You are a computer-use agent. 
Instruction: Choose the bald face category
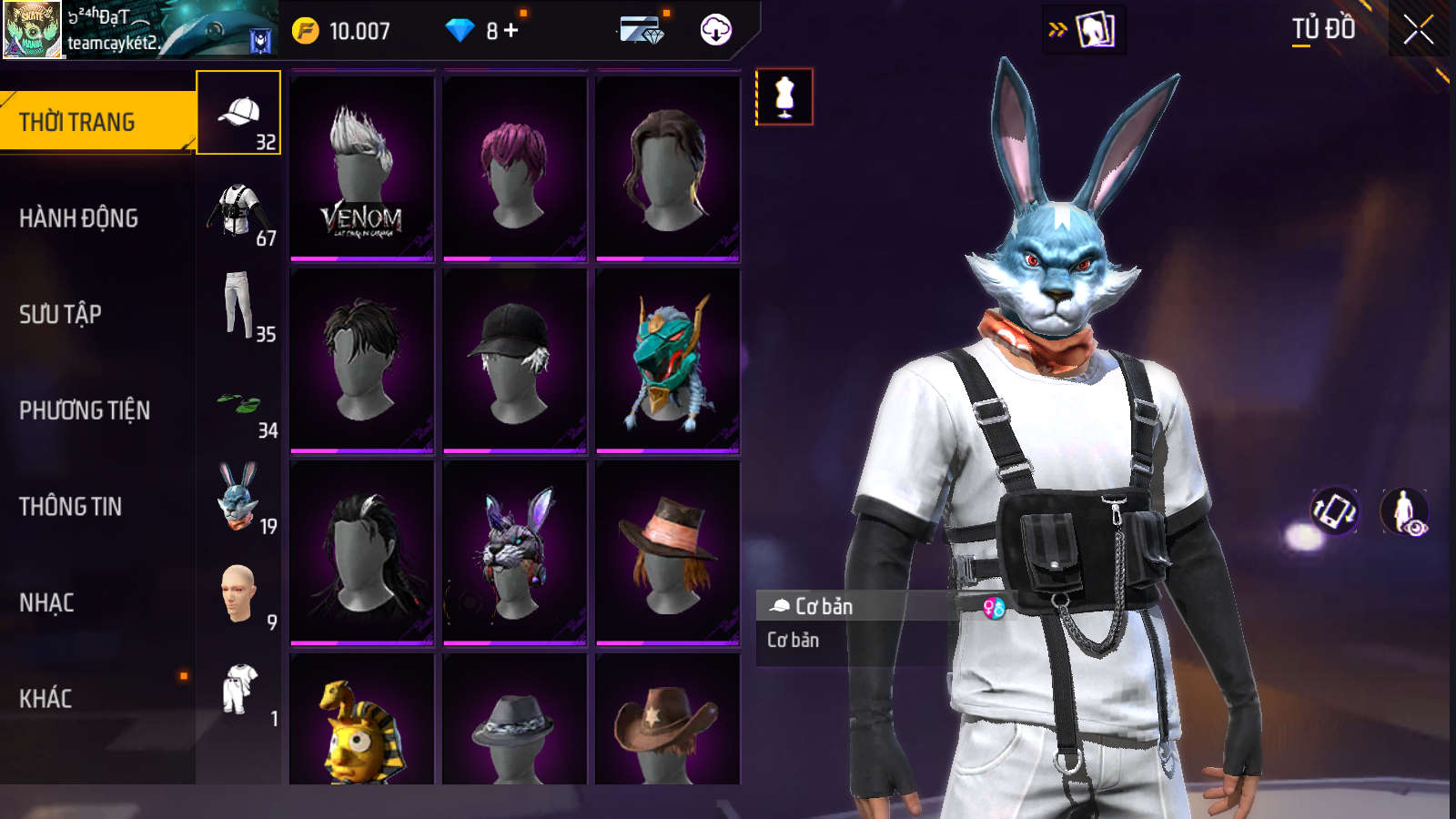pyautogui.click(x=238, y=595)
